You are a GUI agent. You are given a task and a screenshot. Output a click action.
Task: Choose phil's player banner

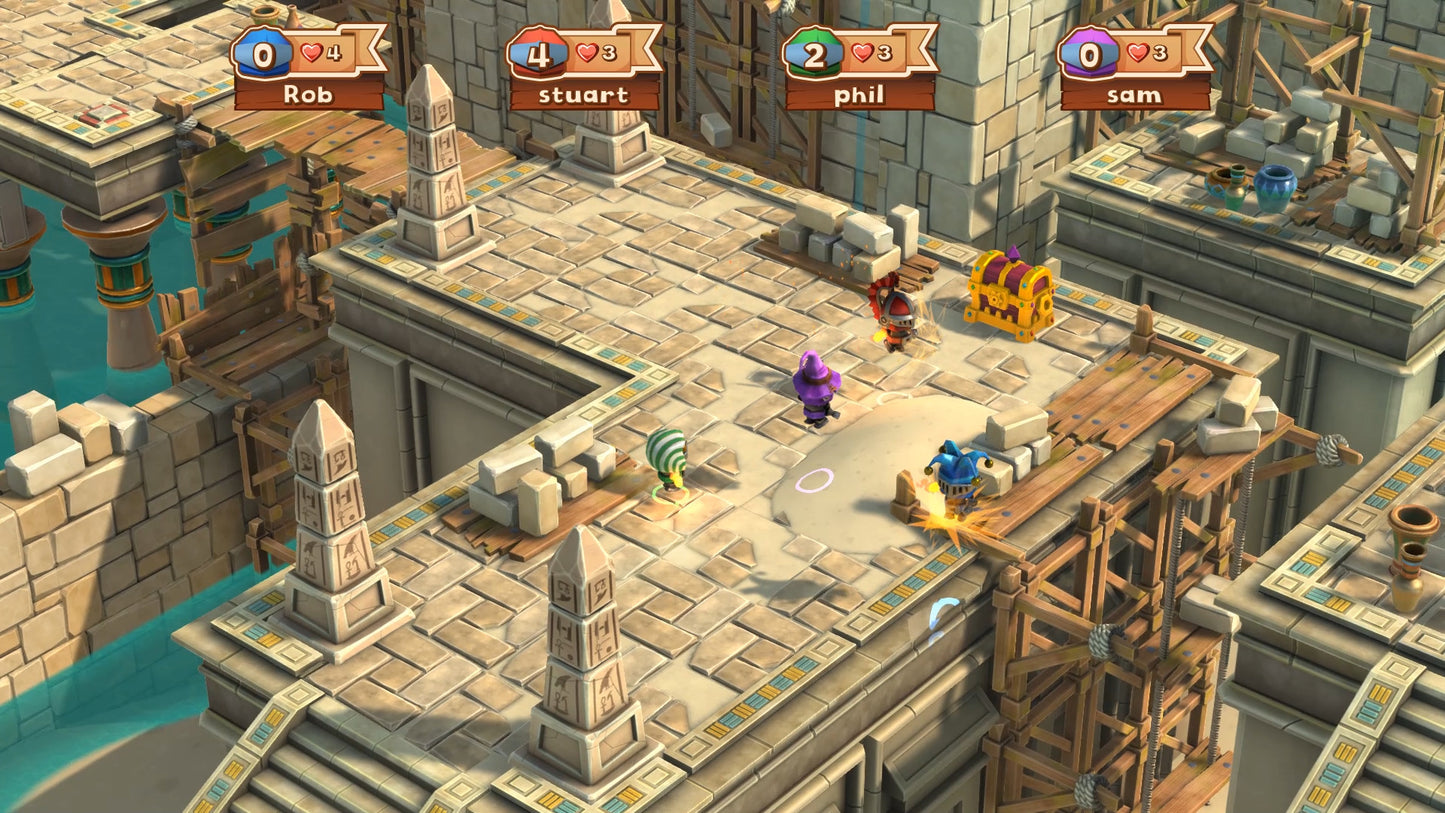click(859, 68)
